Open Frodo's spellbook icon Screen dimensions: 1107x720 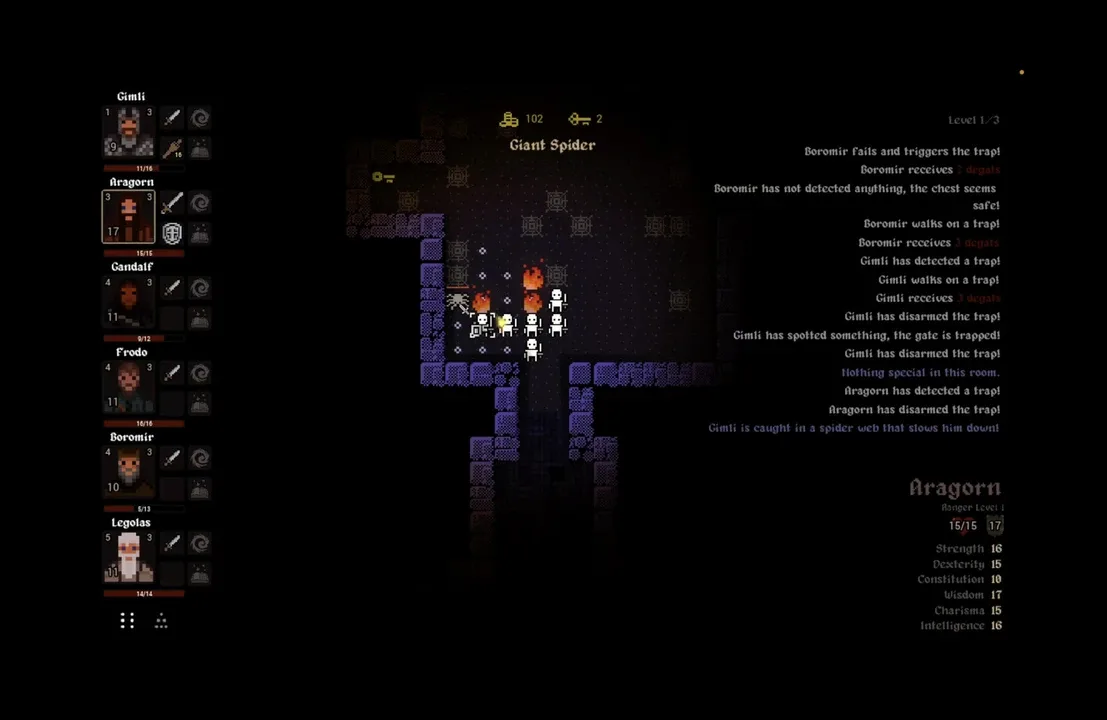(x=200, y=404)
